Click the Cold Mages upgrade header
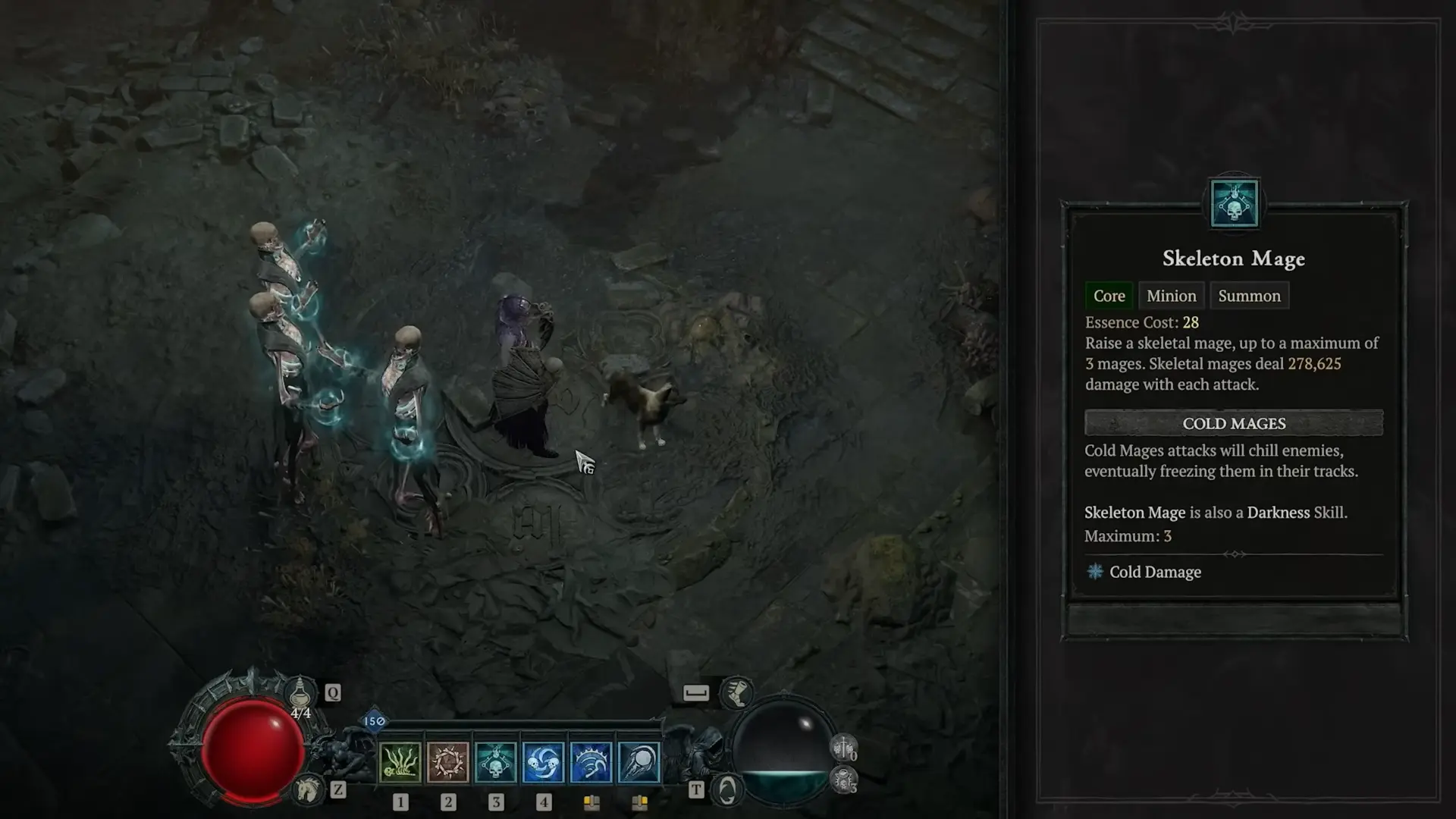Image resolution: width=1456 pixels, height=819 pixels. [1234, 423]
